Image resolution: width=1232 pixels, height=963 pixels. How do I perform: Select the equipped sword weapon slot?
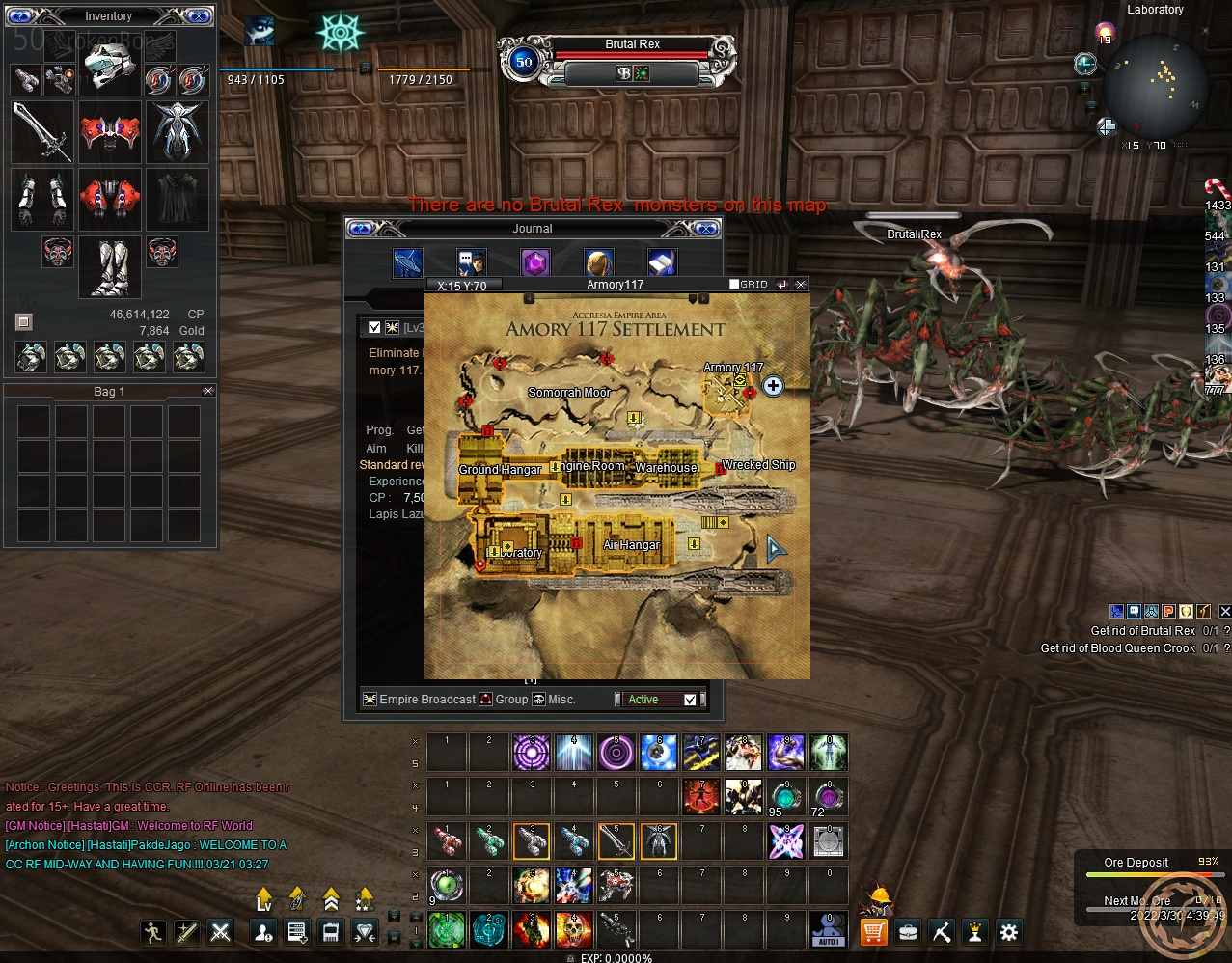click(42, 132)
